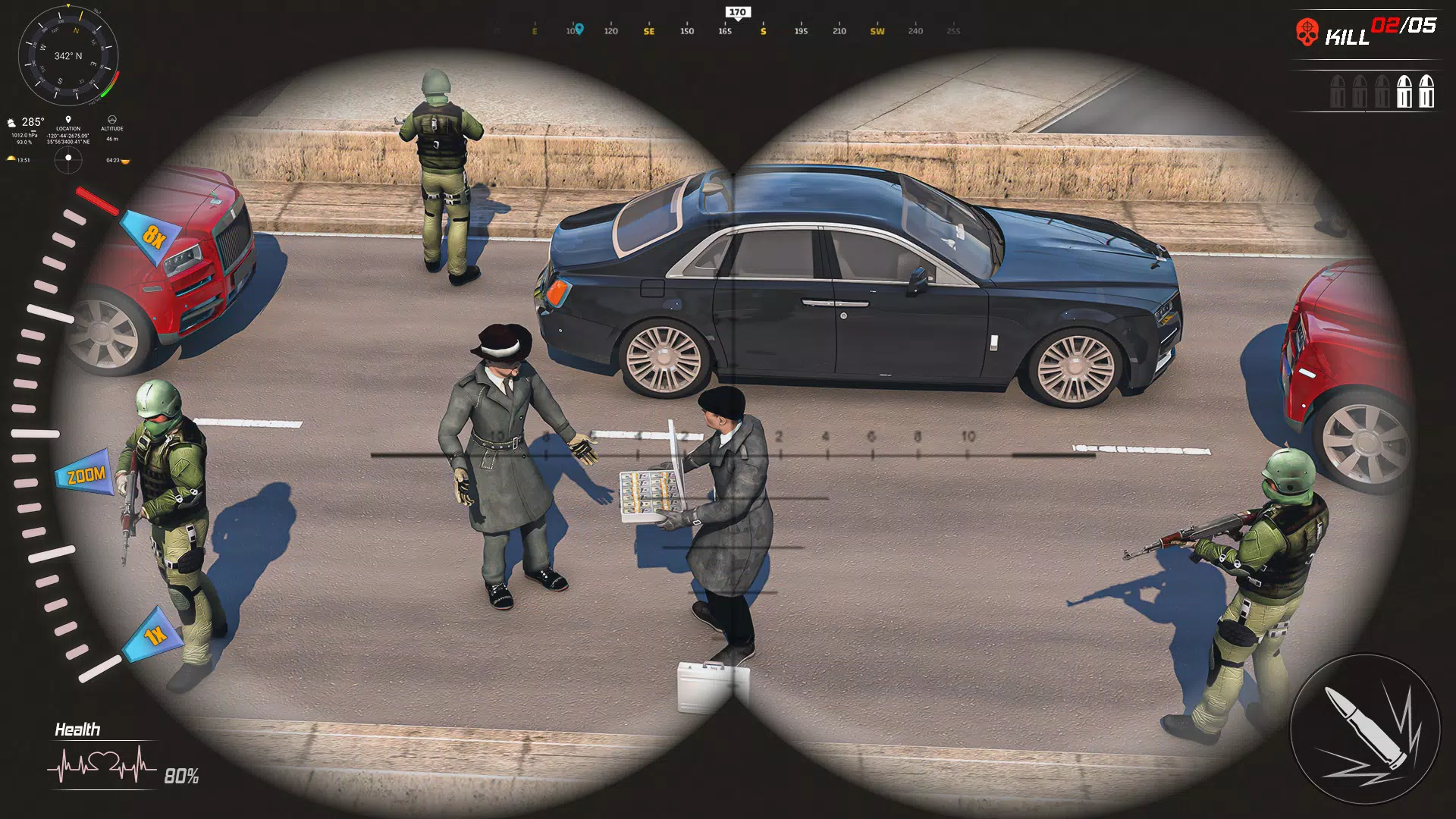Select the 8x zoom level marker
This screenshot has height=819, width=1456.
[x=152, y=234]
